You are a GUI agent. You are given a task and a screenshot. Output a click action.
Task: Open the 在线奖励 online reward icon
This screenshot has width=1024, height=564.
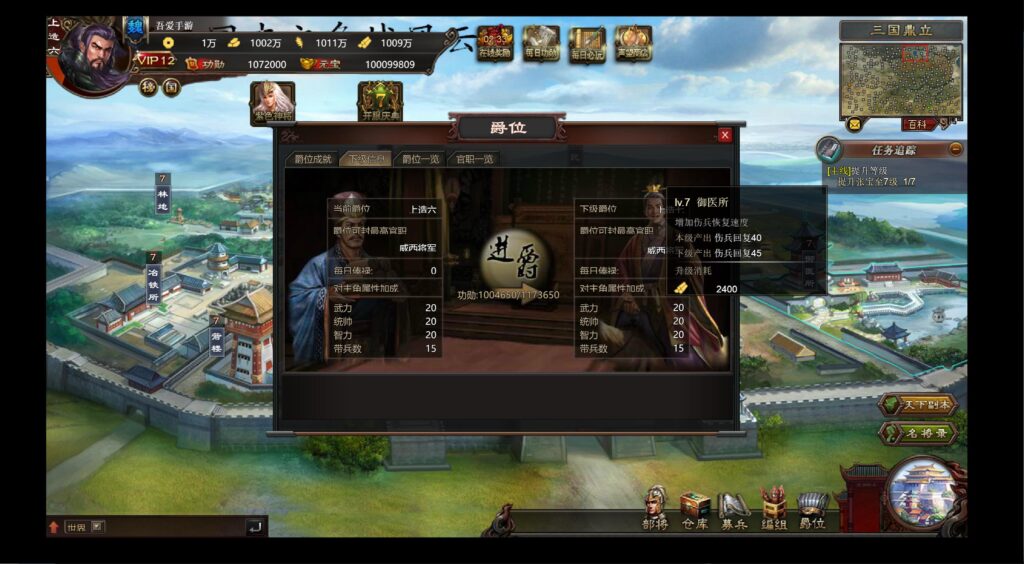(495, 44)
